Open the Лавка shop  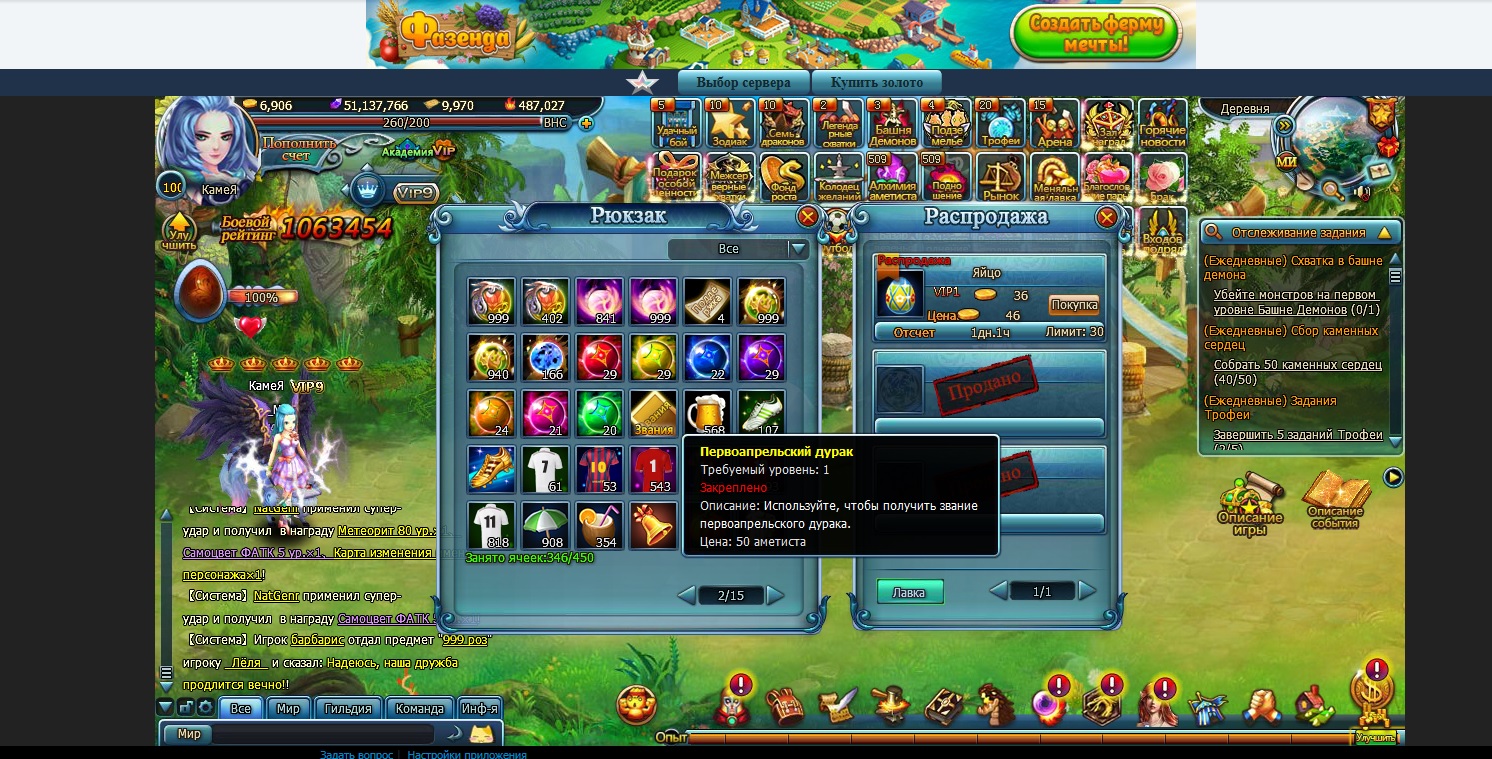tap(909, 592)
